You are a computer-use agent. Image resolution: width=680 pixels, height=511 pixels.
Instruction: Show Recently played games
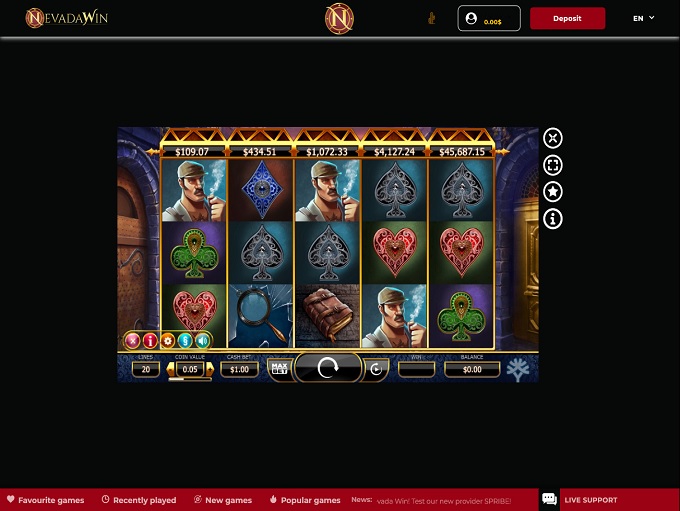138,500
